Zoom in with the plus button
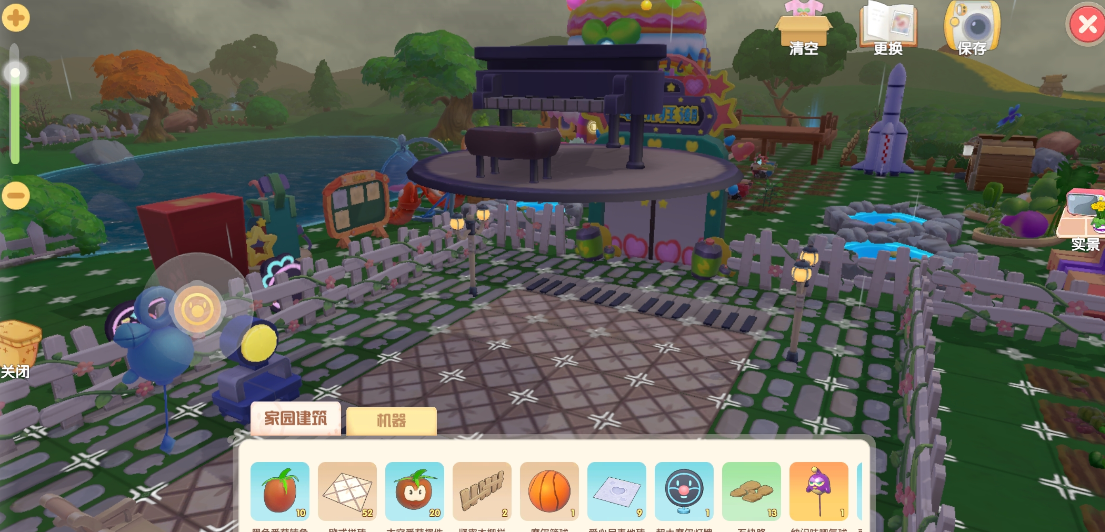1105x532 pixels. click(x=16, y=17)
